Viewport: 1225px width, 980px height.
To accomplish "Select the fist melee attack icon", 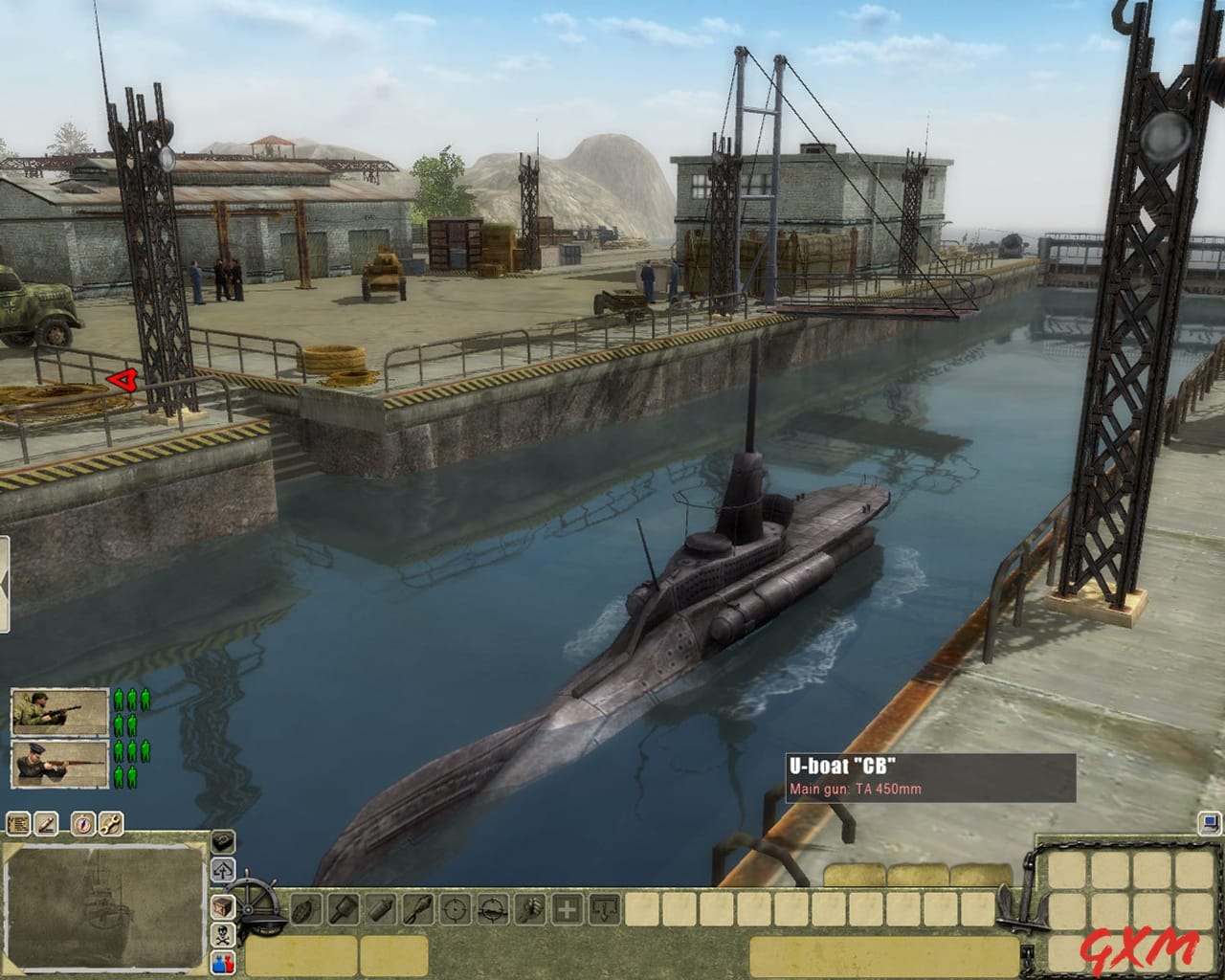I will 530,909.
